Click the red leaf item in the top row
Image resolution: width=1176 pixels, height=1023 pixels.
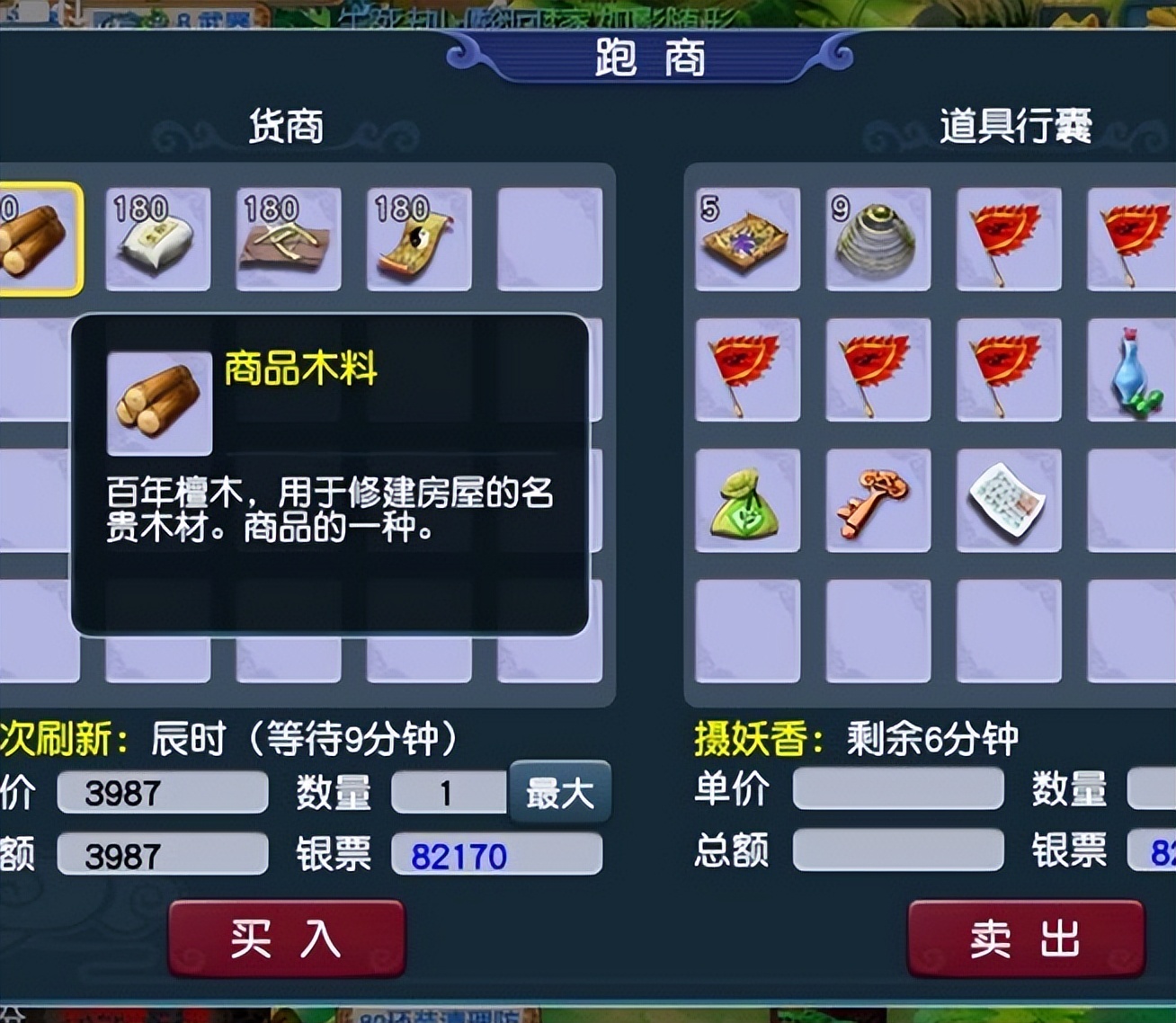pyautogui.click(x=1009, y=240)
